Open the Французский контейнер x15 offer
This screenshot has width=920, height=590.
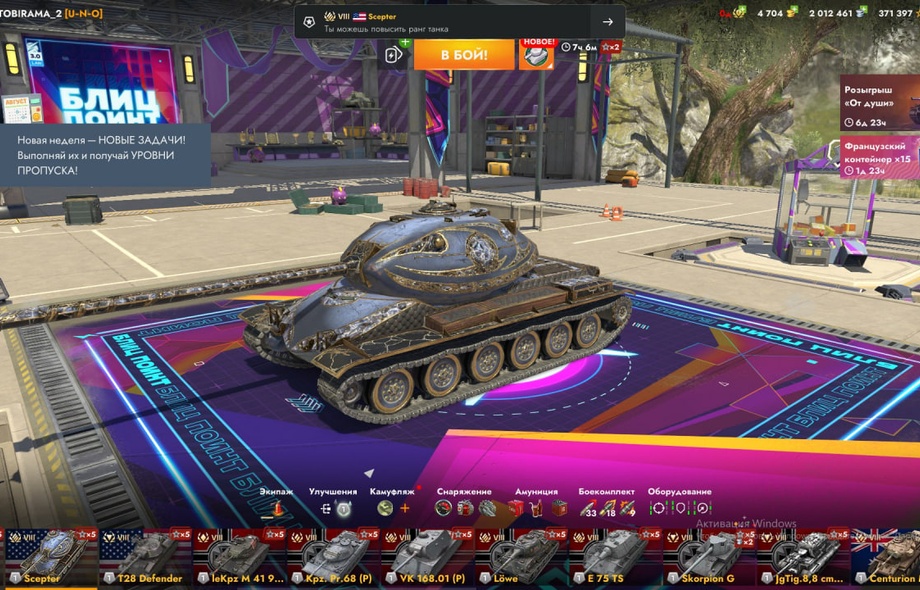(x=879, y=158)
